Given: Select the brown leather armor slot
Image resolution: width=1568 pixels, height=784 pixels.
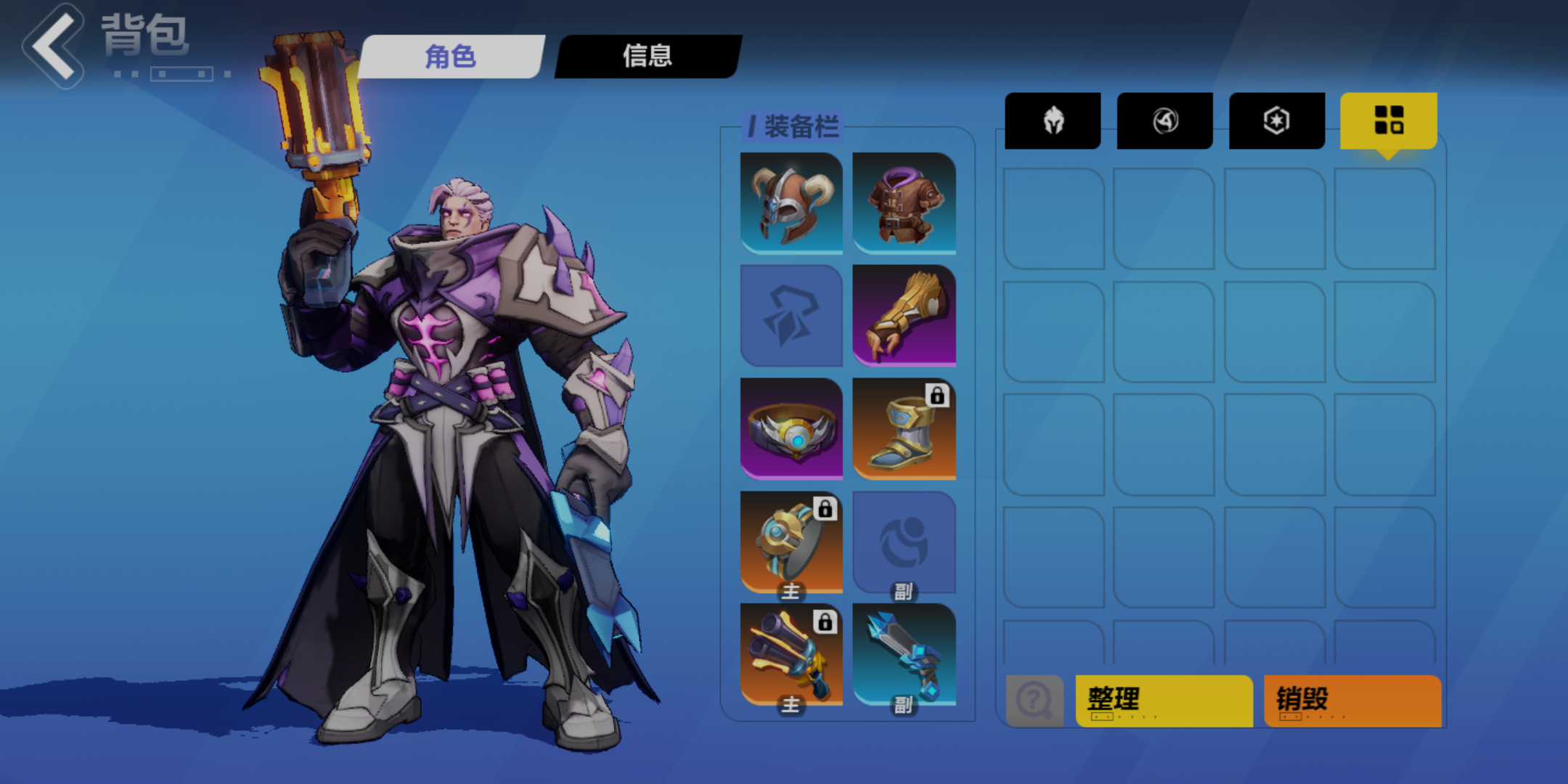Looking at the screenshot, I should (904, 203).
